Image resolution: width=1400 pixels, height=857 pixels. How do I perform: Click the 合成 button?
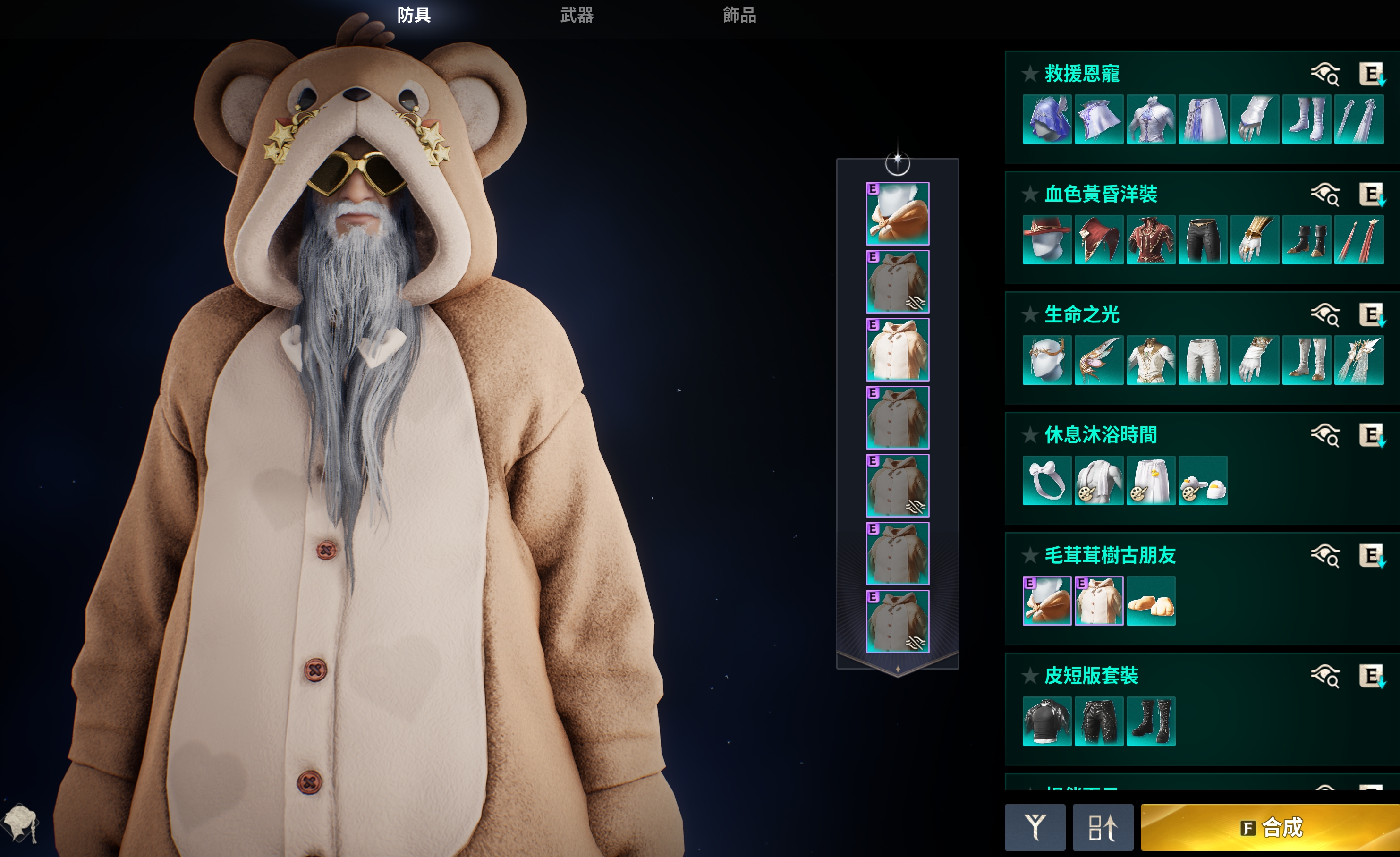pos(1271,827)
